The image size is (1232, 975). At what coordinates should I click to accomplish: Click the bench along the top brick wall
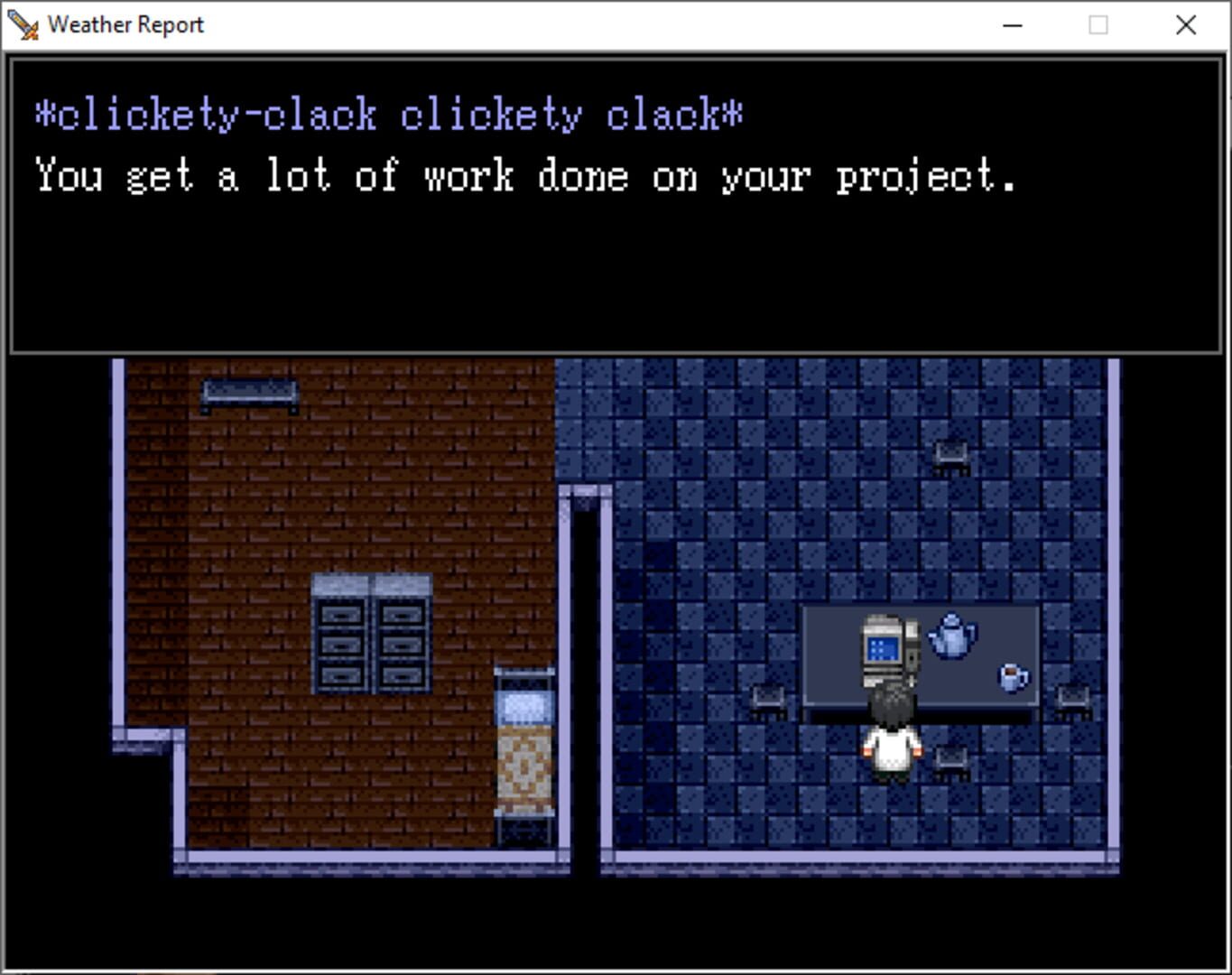click(248, 393)
